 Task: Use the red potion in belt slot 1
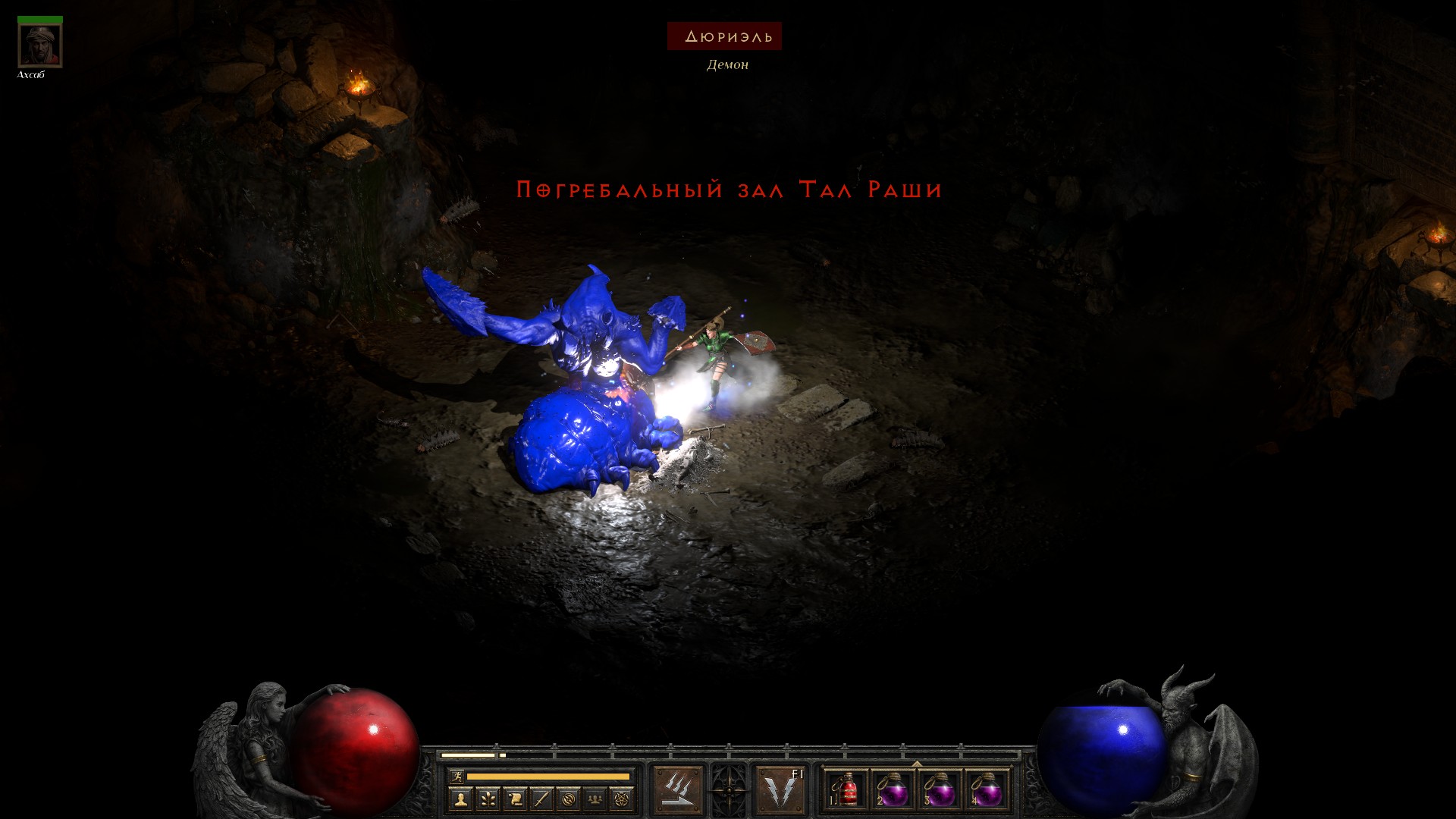click(846, 790)
